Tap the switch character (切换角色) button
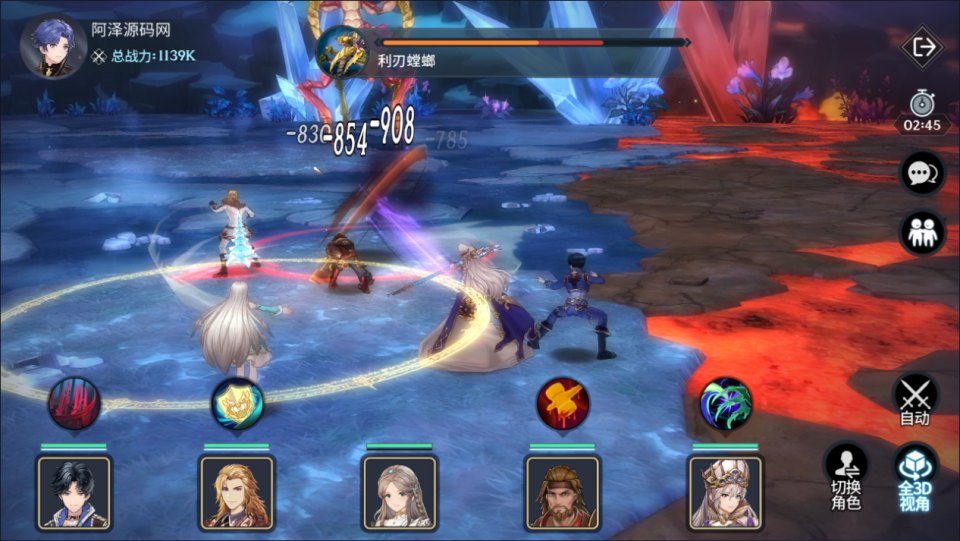 [x=846, y=475]
